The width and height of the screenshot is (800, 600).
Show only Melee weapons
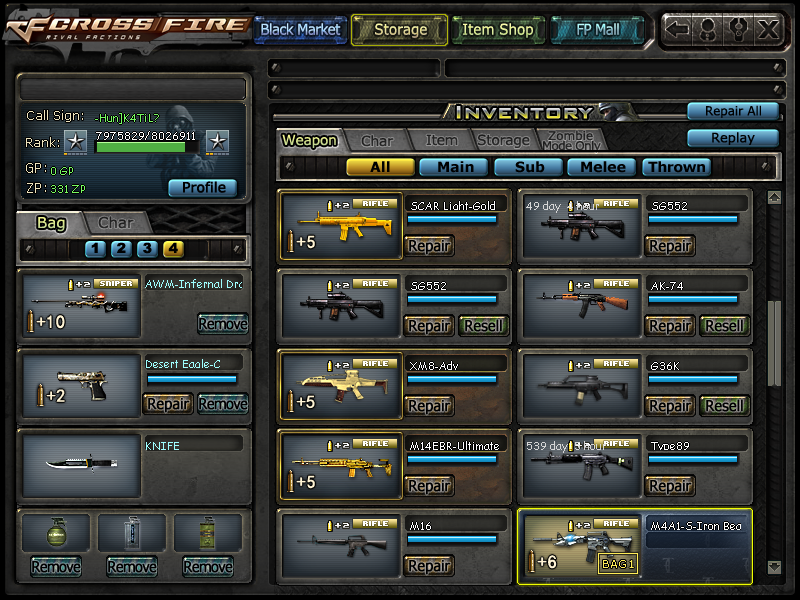(x=603, y=167)
